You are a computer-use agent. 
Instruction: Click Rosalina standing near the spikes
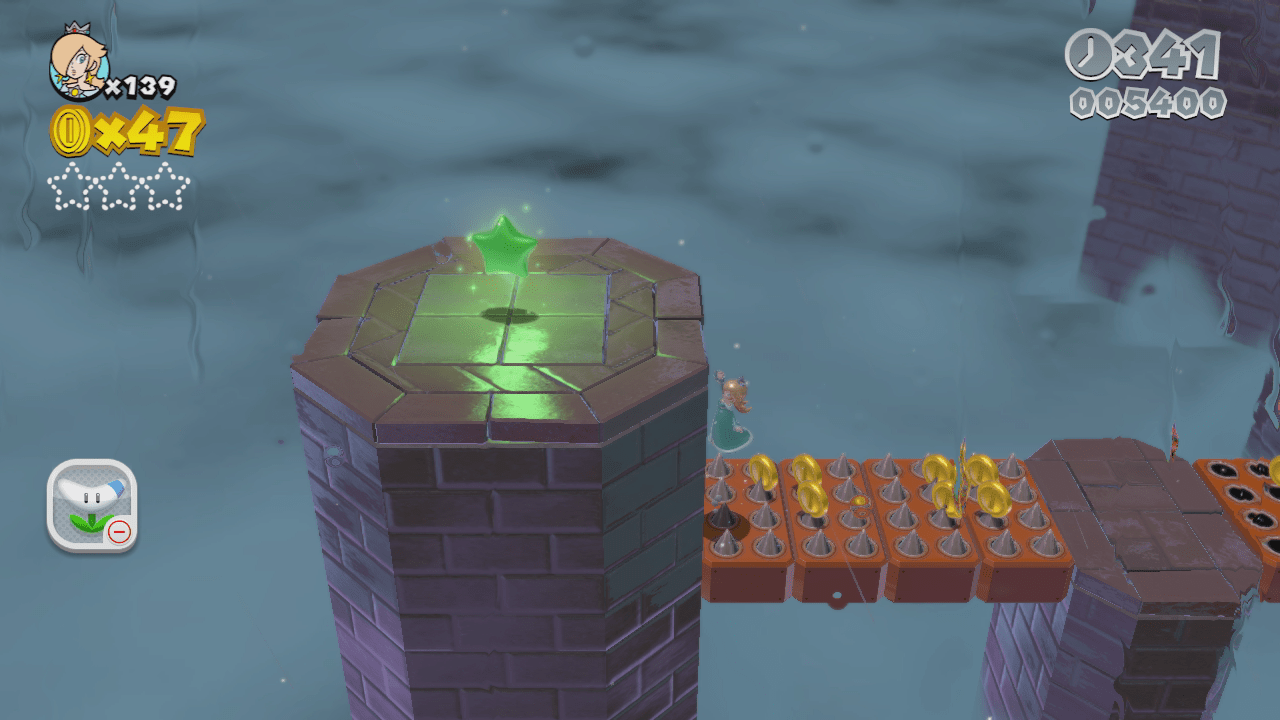point(733,415)
